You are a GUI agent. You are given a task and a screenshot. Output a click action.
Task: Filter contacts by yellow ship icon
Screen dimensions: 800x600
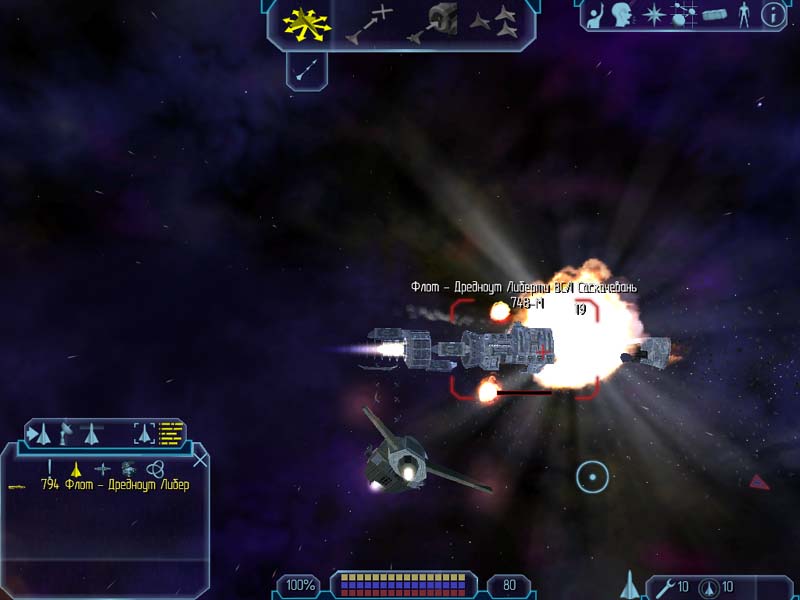[x=75, y=467]
